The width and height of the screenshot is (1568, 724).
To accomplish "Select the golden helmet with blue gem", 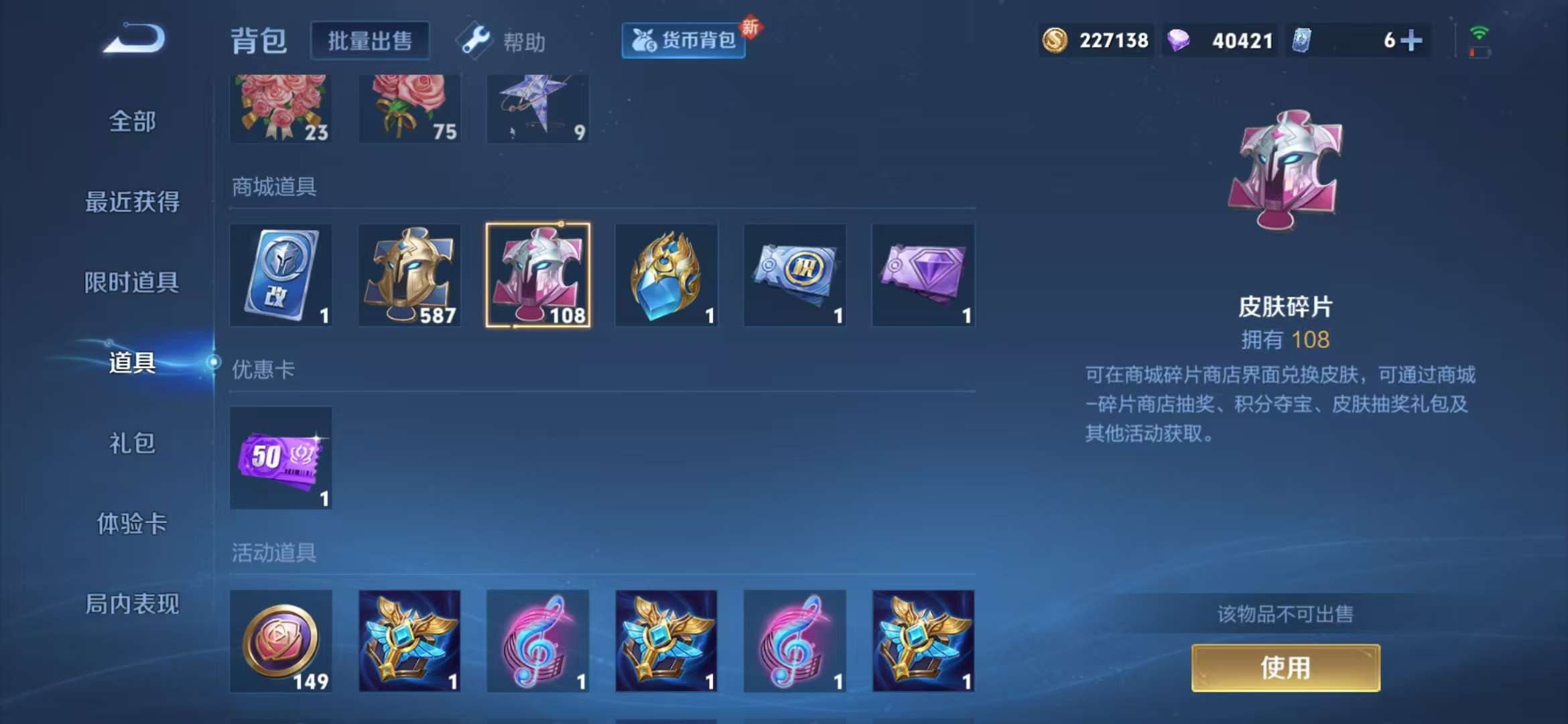I will coord(667,275).
